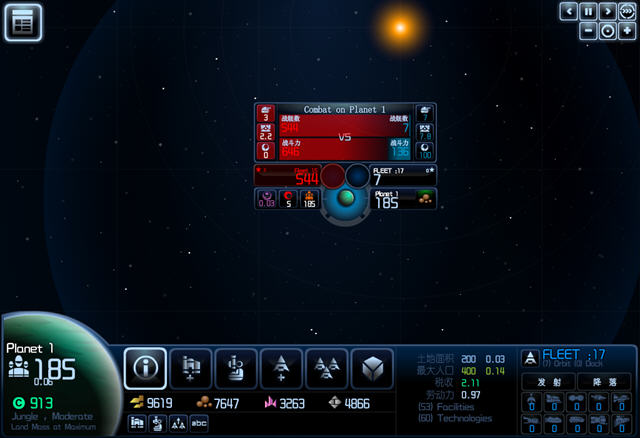Zoom out with the minus button

click(x=588, y=30)
